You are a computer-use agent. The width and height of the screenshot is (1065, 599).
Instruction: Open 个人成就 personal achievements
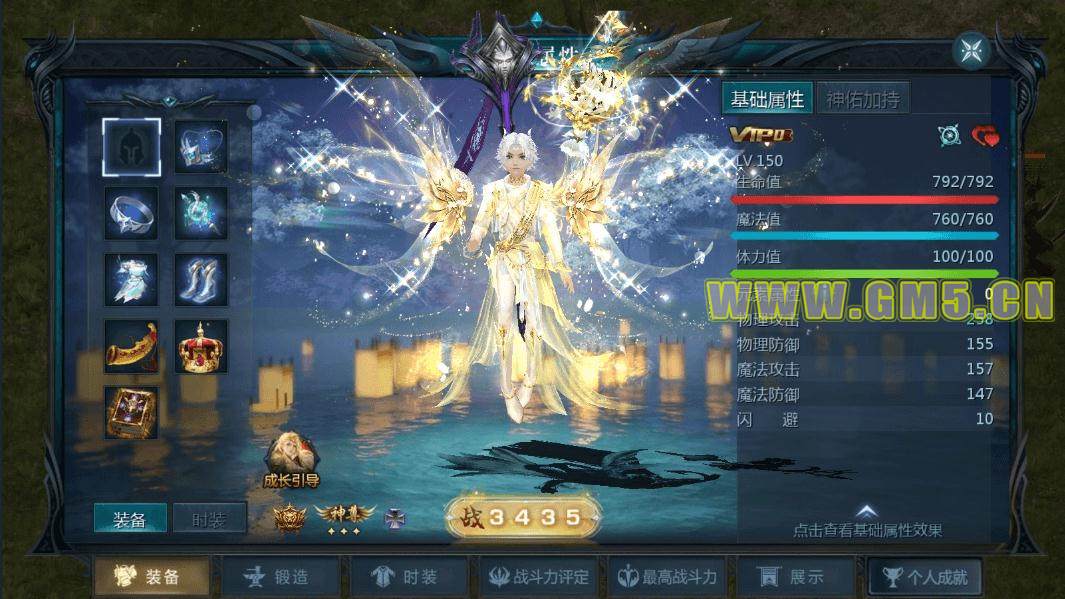click(x=924, y=577)
